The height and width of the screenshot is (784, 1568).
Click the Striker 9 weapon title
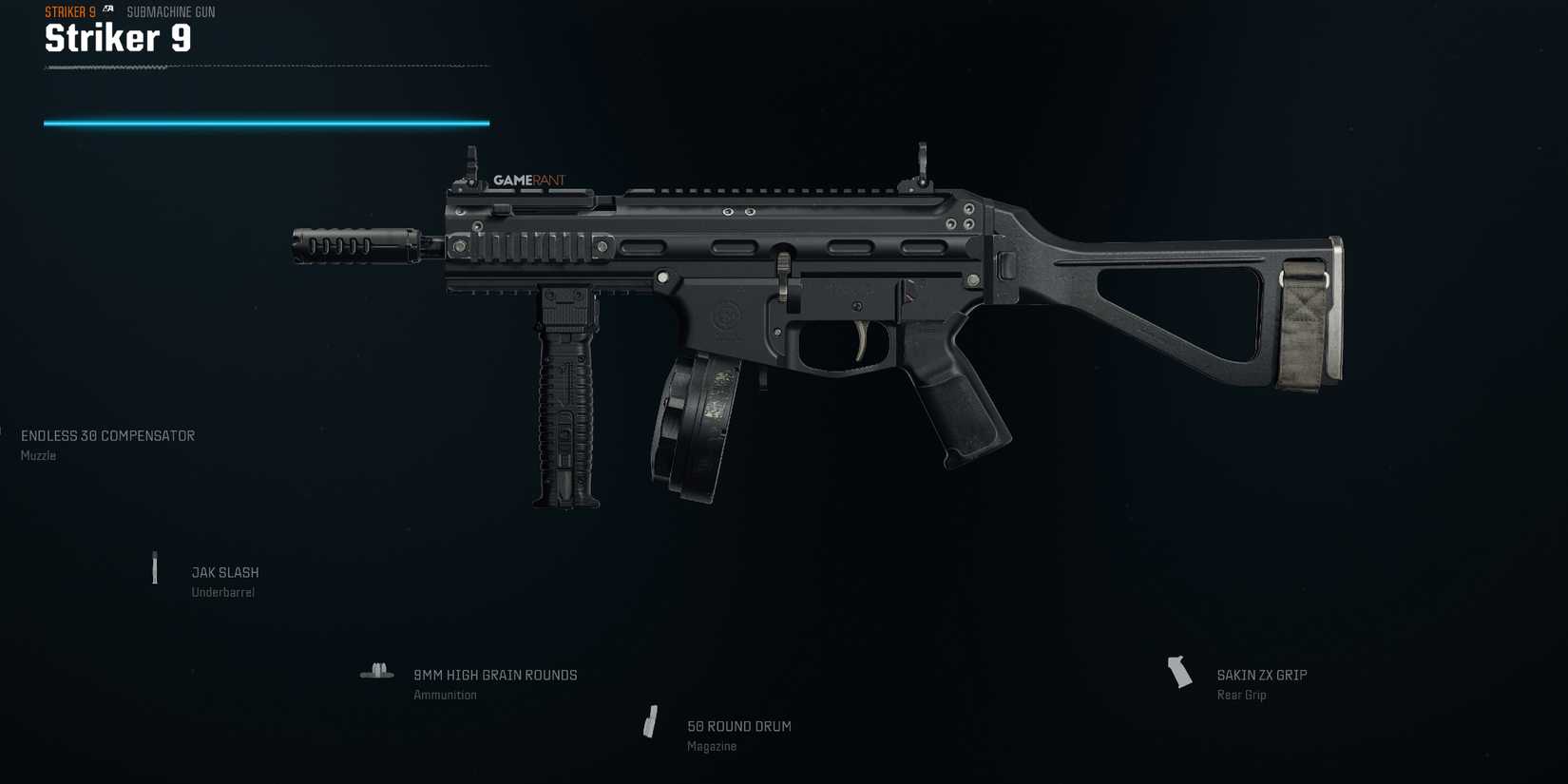tap(116, 38)
